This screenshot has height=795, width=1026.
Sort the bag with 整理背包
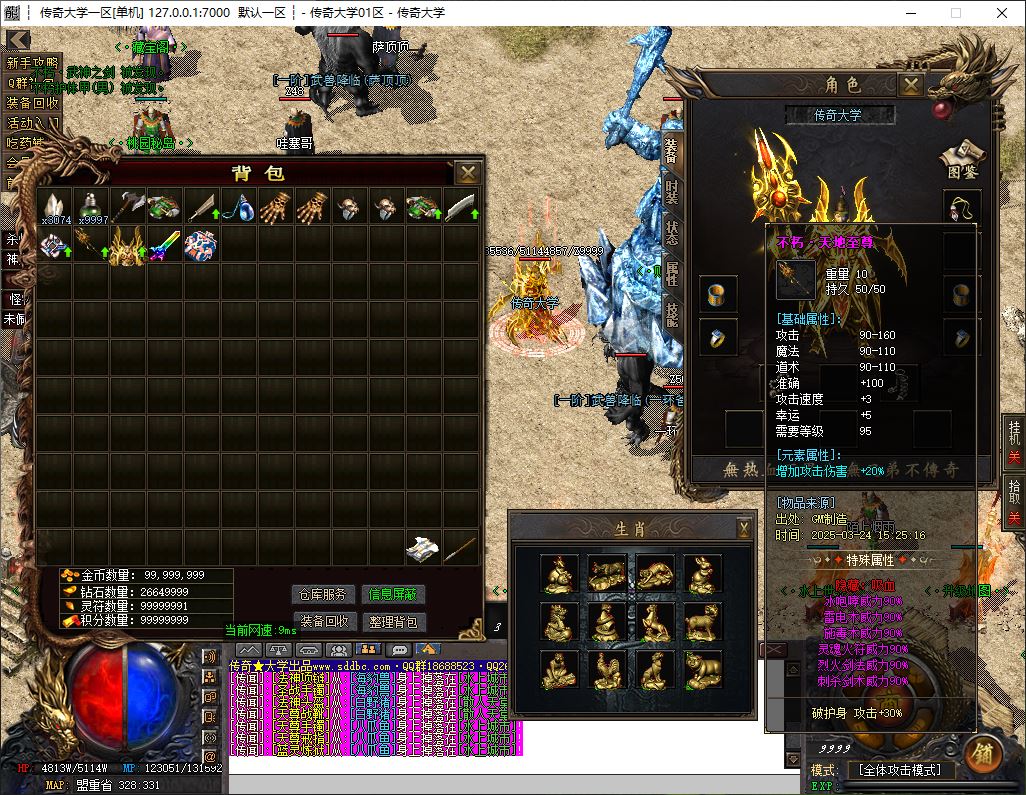393,621
